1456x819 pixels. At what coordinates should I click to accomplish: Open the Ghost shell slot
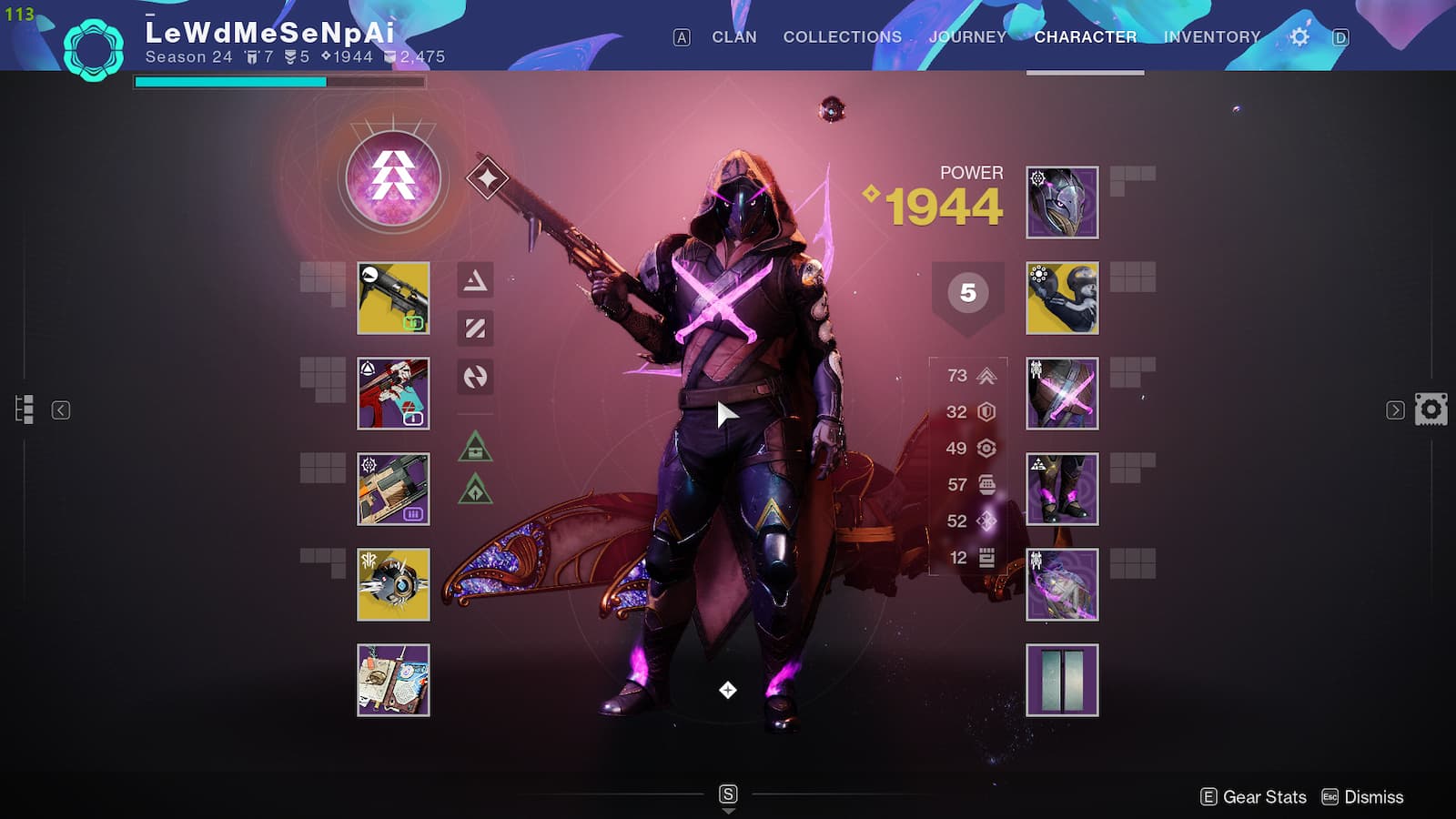(x=393, y=584)
